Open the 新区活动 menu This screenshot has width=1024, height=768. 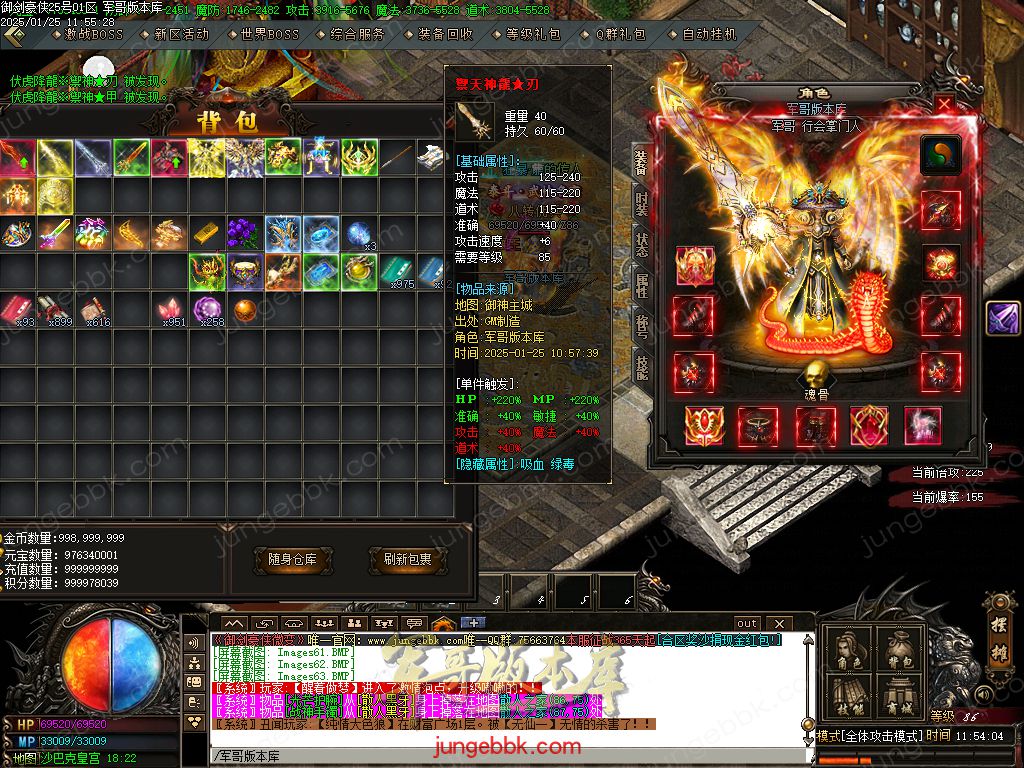click(181, 34)
